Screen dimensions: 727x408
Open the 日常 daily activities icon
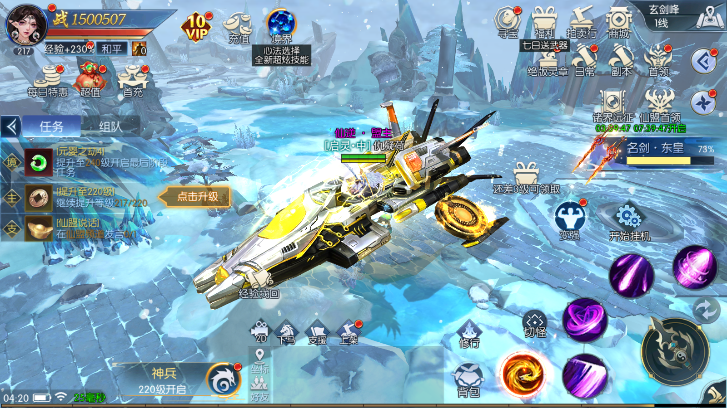tap(584, 58)
